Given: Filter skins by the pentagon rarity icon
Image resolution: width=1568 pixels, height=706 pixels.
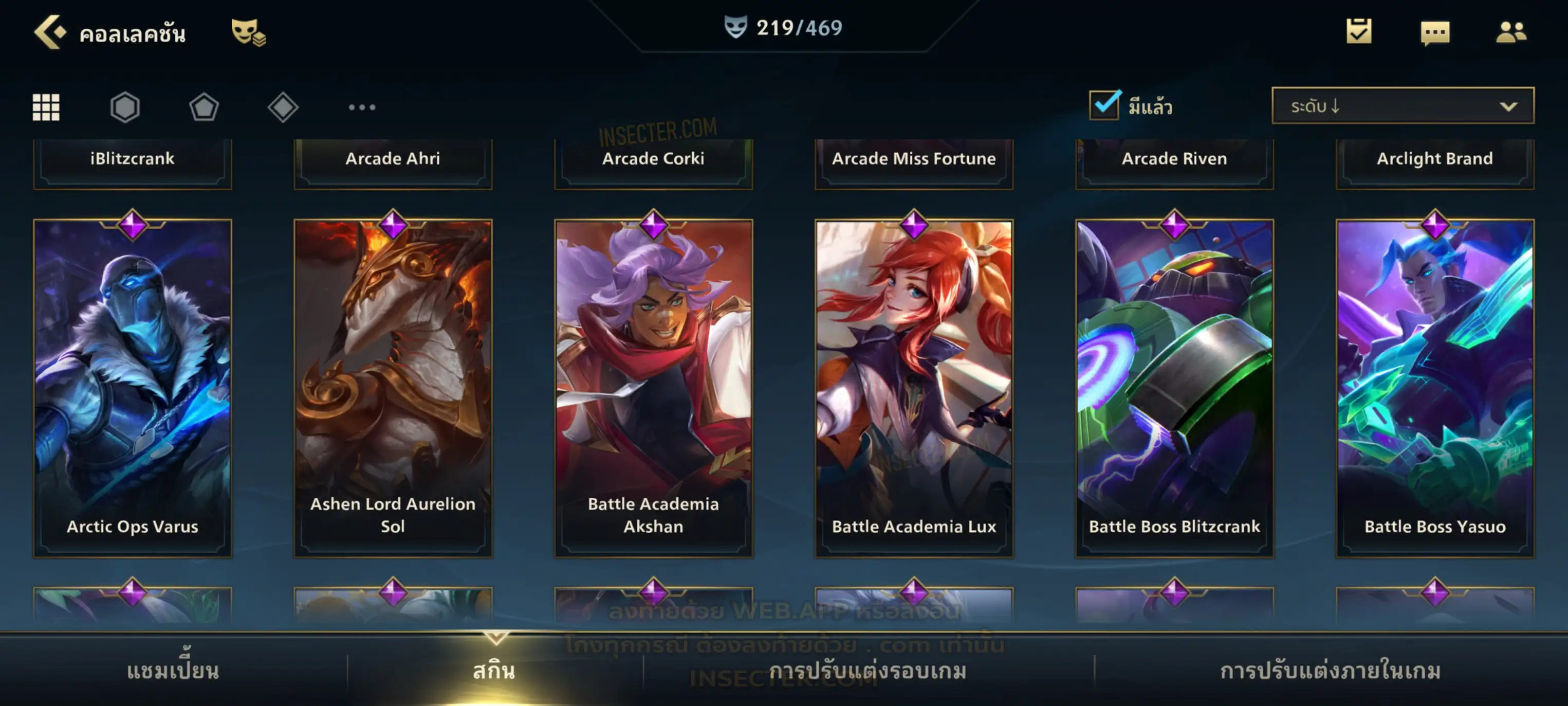Looking at the screenshot, I should pos(204,107).
